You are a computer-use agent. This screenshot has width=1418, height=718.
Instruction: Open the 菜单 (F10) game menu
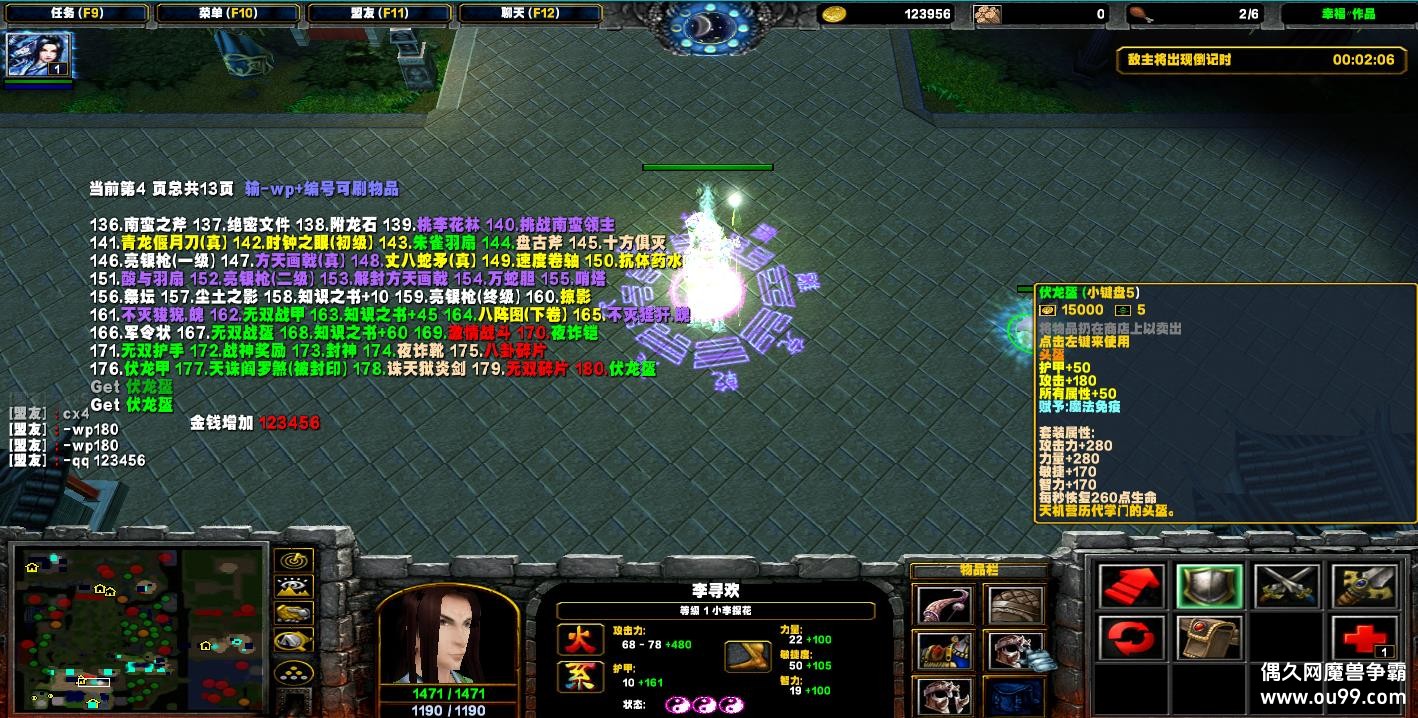[226, 14]
